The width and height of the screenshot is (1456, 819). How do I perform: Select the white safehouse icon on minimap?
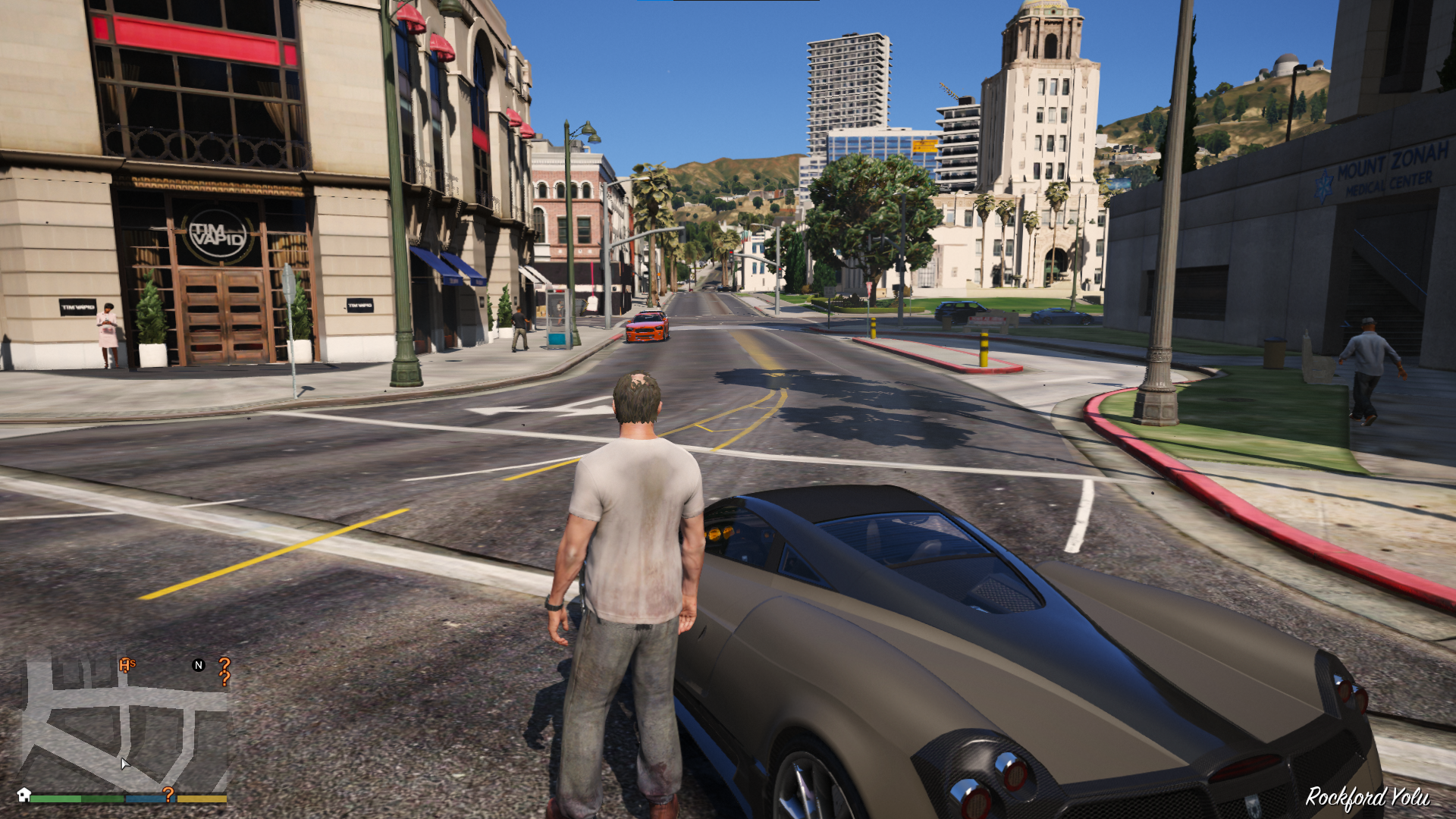[24, 795]
